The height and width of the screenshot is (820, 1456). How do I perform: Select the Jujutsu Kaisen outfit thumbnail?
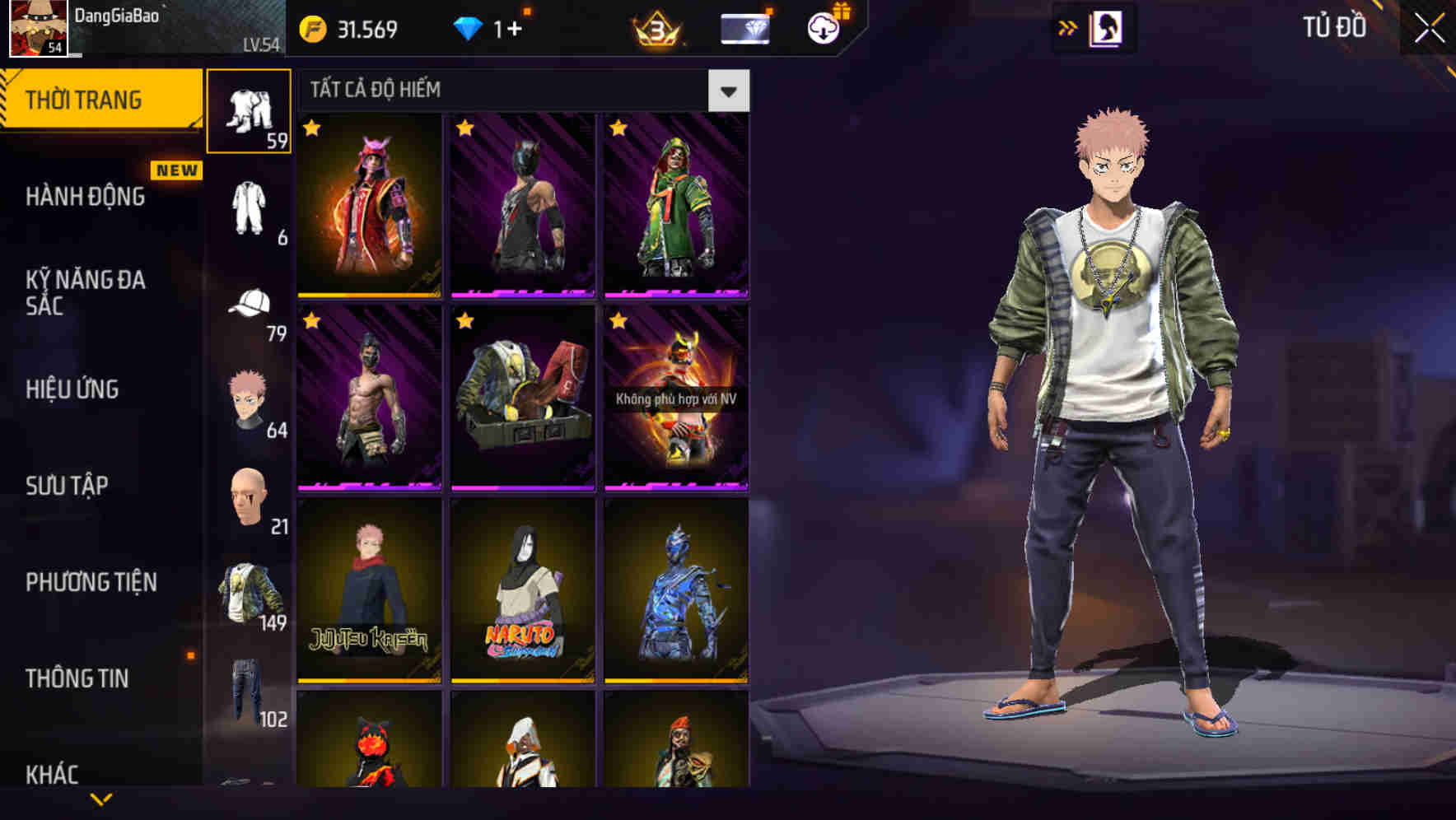click(x=369, y=593)
